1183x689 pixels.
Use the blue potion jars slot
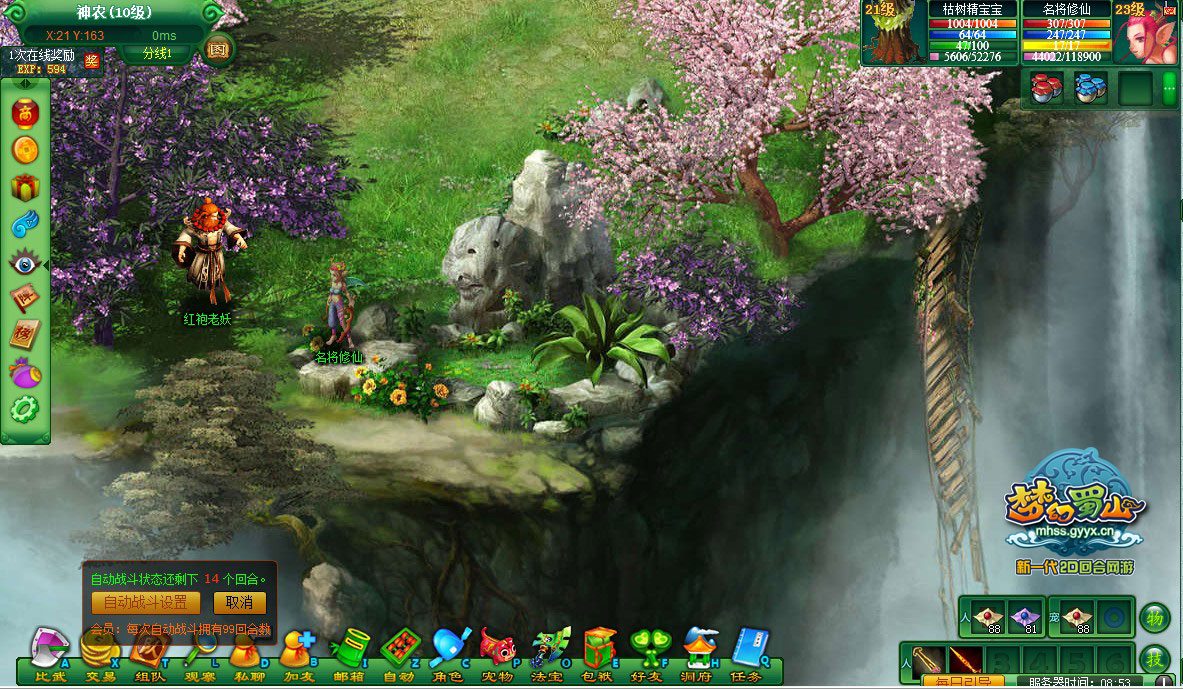click(1090, 88)
